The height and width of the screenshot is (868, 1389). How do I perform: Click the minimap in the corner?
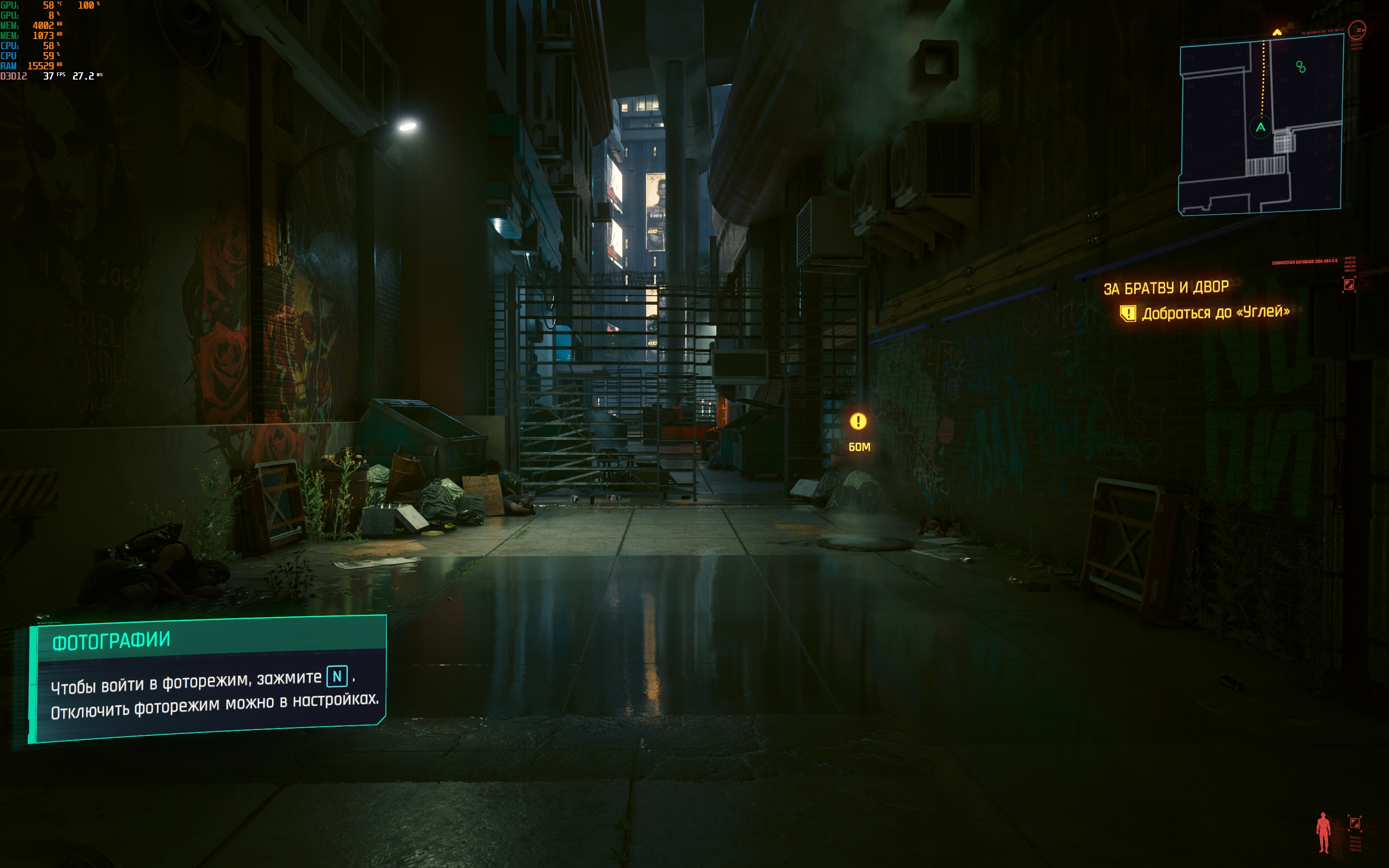click(1261, 124)
